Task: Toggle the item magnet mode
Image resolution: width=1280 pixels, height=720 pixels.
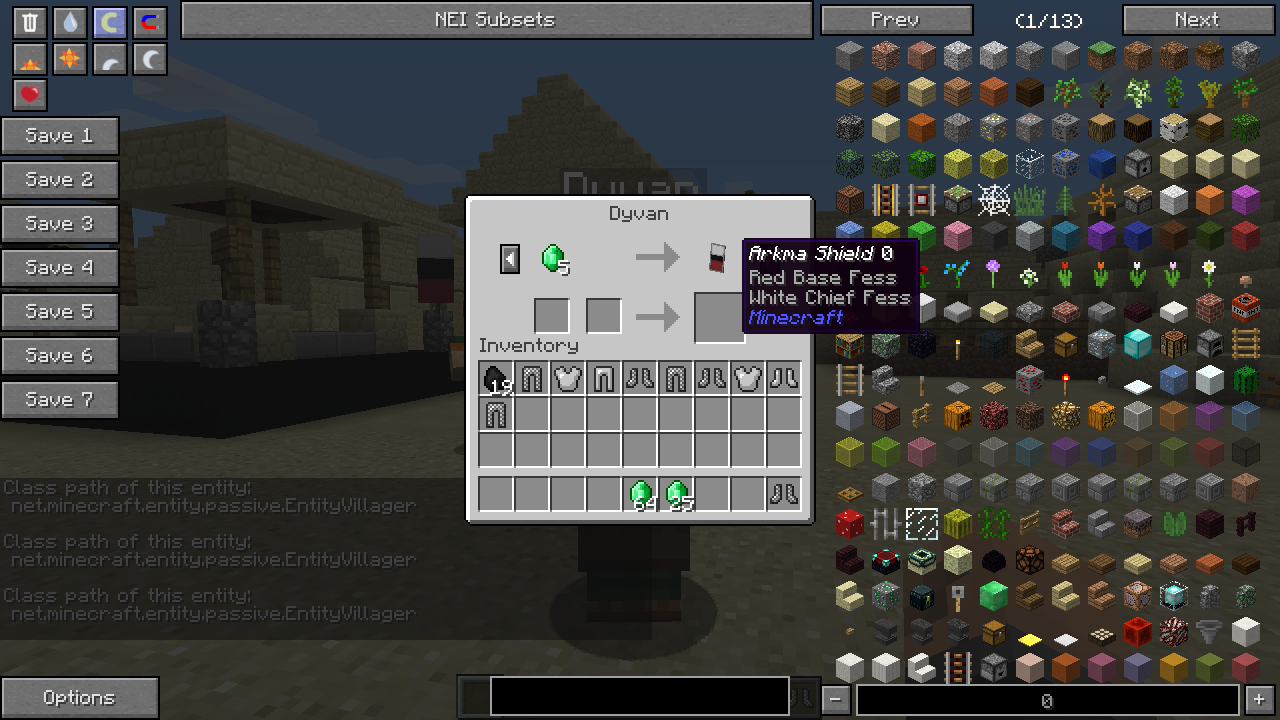Action: pos(149,22)
